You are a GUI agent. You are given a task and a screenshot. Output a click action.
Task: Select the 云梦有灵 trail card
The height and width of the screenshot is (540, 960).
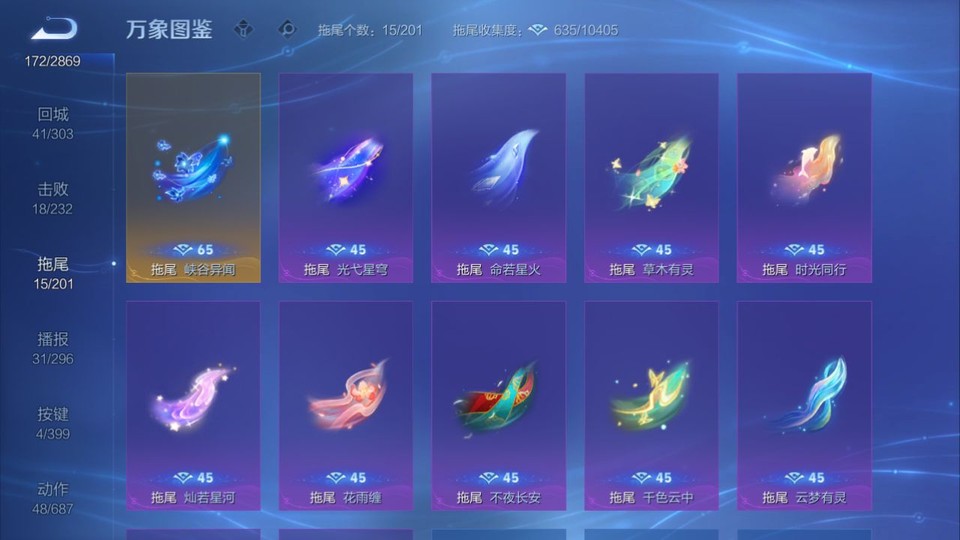pyautogui.click(x=804, y=405)
